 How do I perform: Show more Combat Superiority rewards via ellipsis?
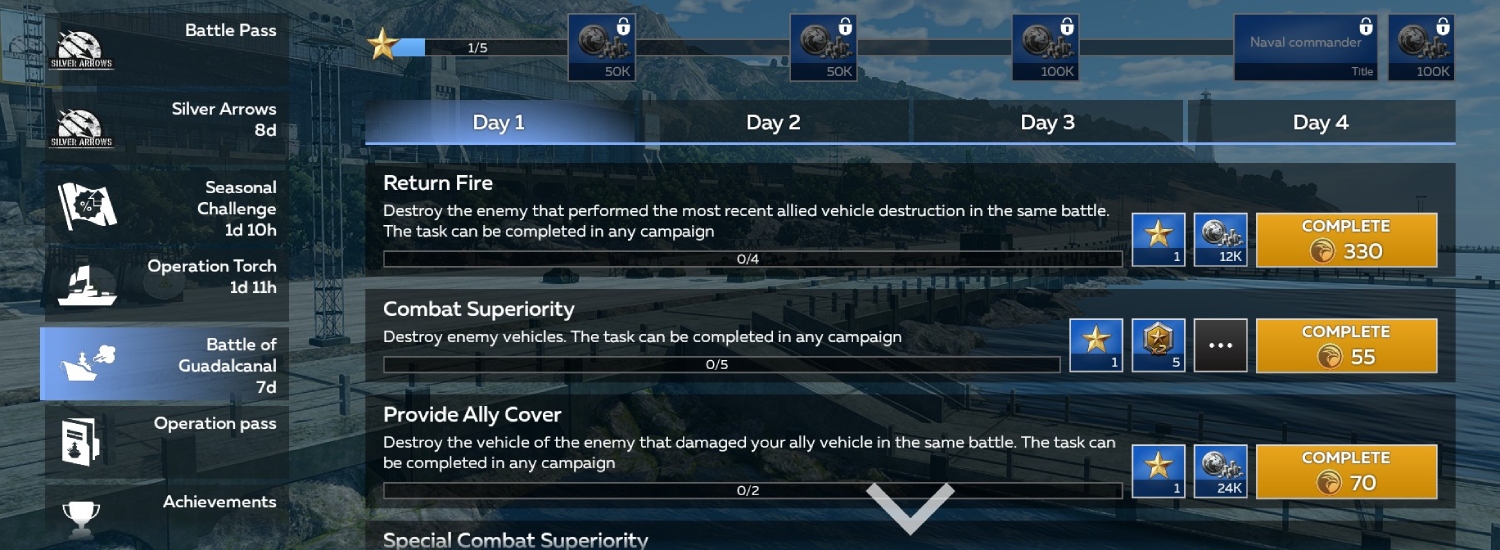pos(1220,345)
